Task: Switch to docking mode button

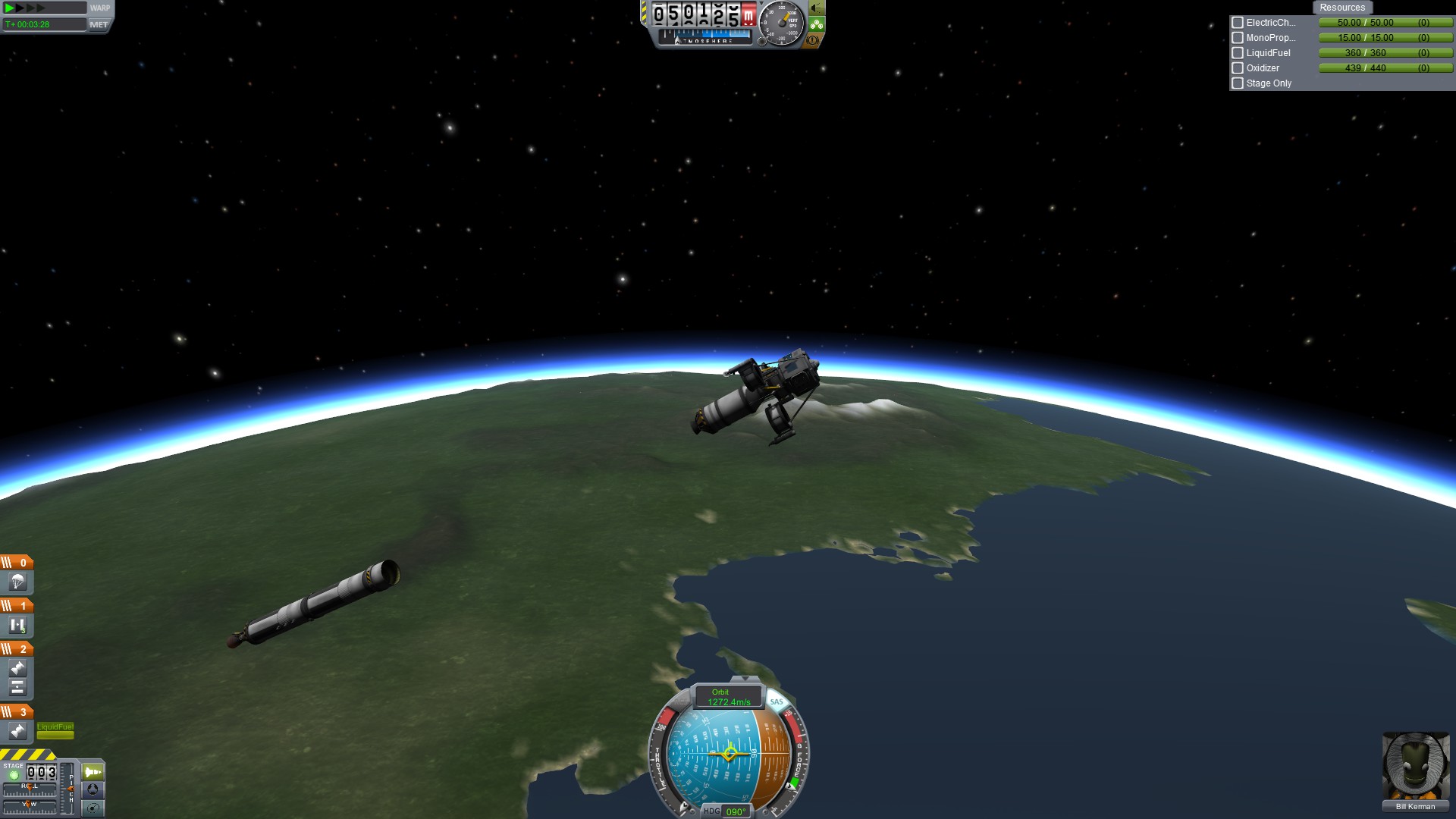Action: pos(93,790)
